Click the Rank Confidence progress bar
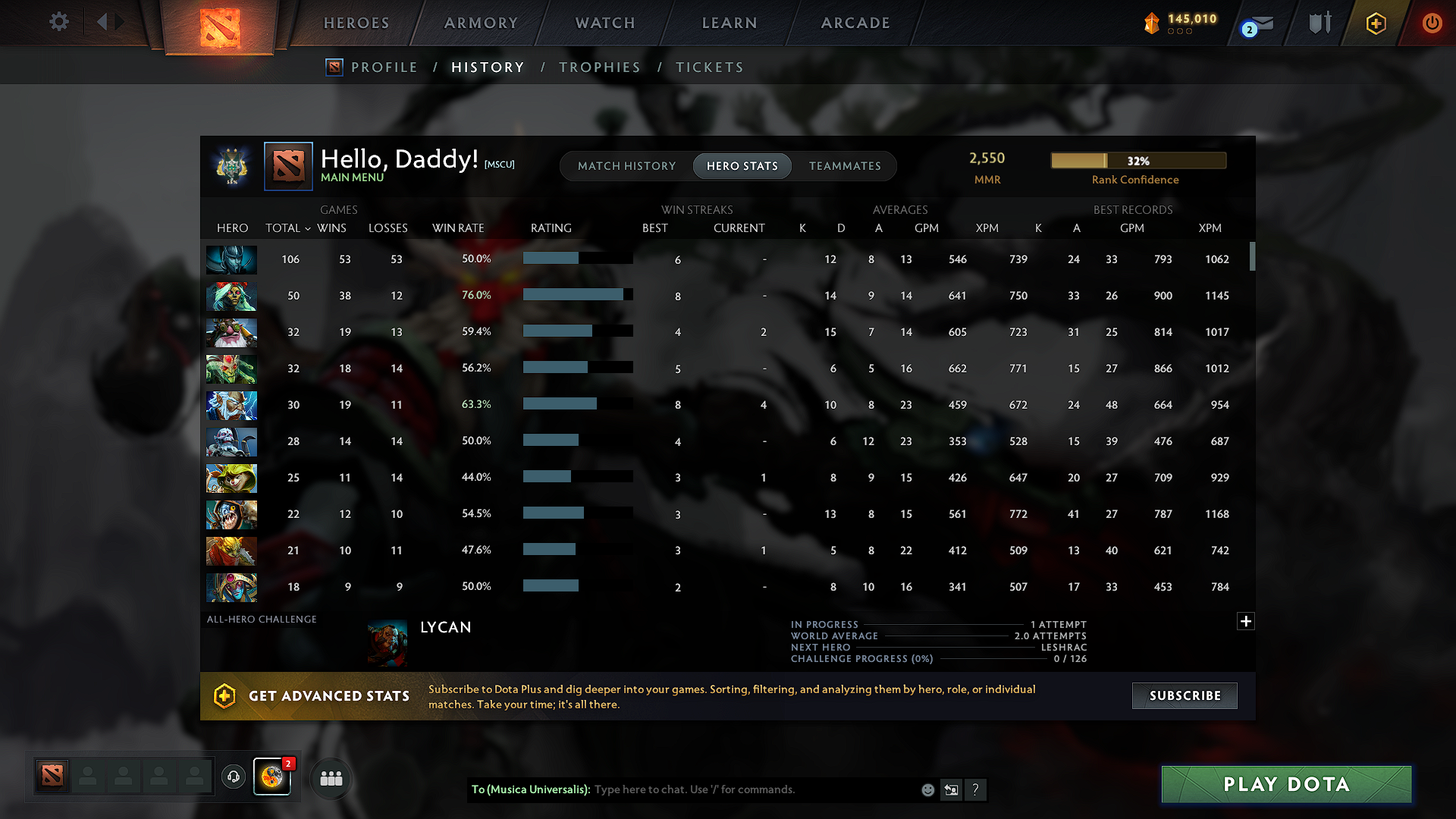This screenshot has width=1456, height=819. pos(1138,160)
